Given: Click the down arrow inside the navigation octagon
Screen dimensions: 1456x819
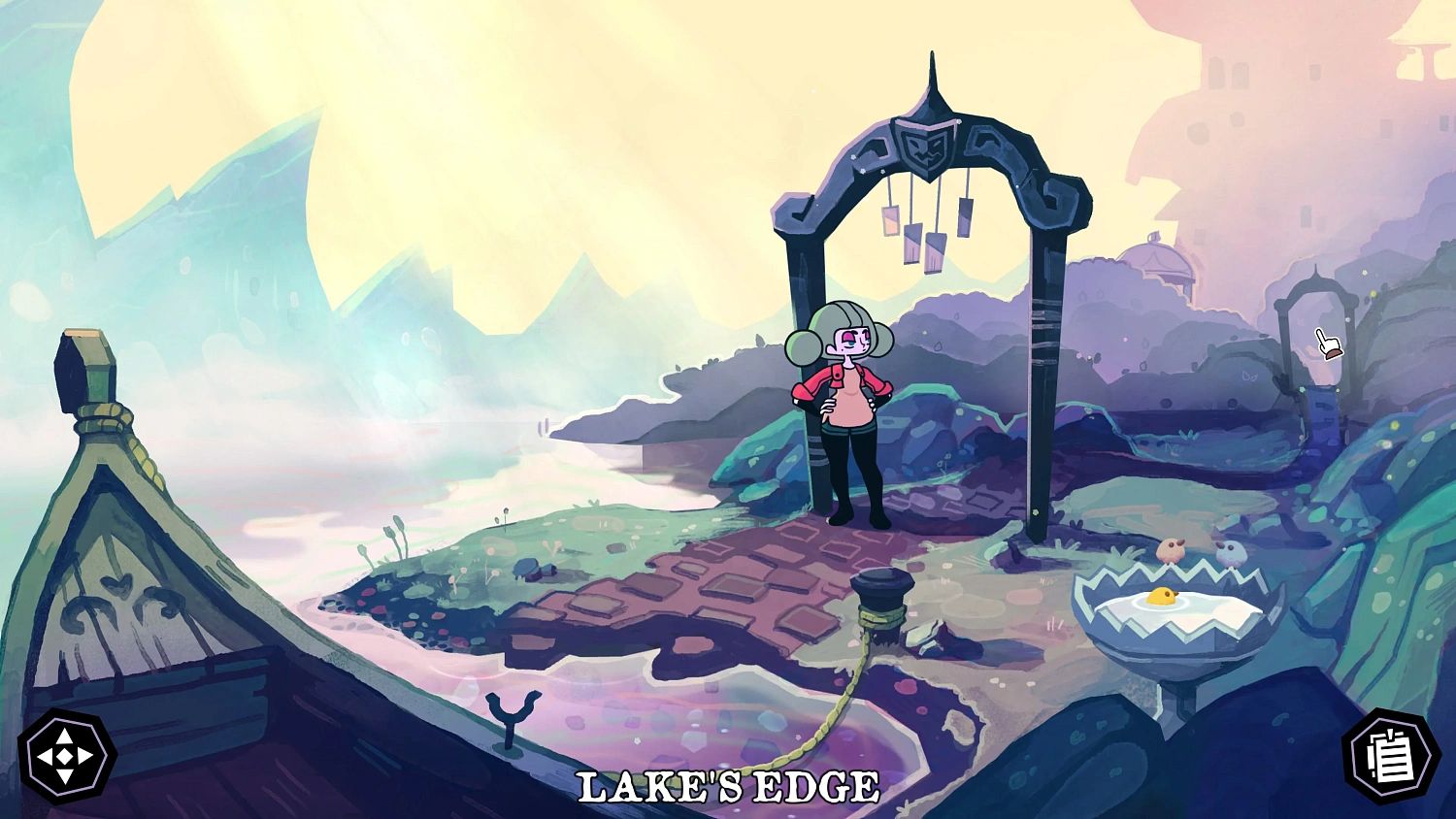Looking at the screenshot, I should pos(65,776).
